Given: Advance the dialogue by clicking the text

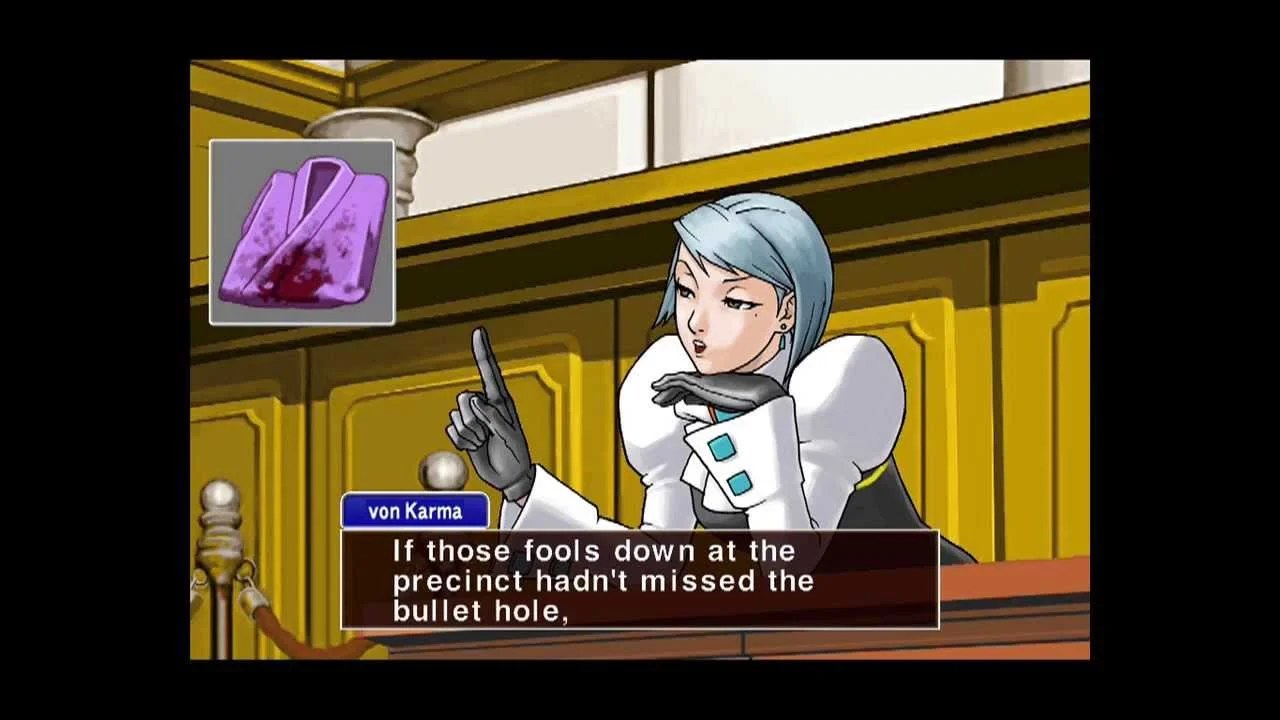Looking at the screenshot, I should [640, 580].
